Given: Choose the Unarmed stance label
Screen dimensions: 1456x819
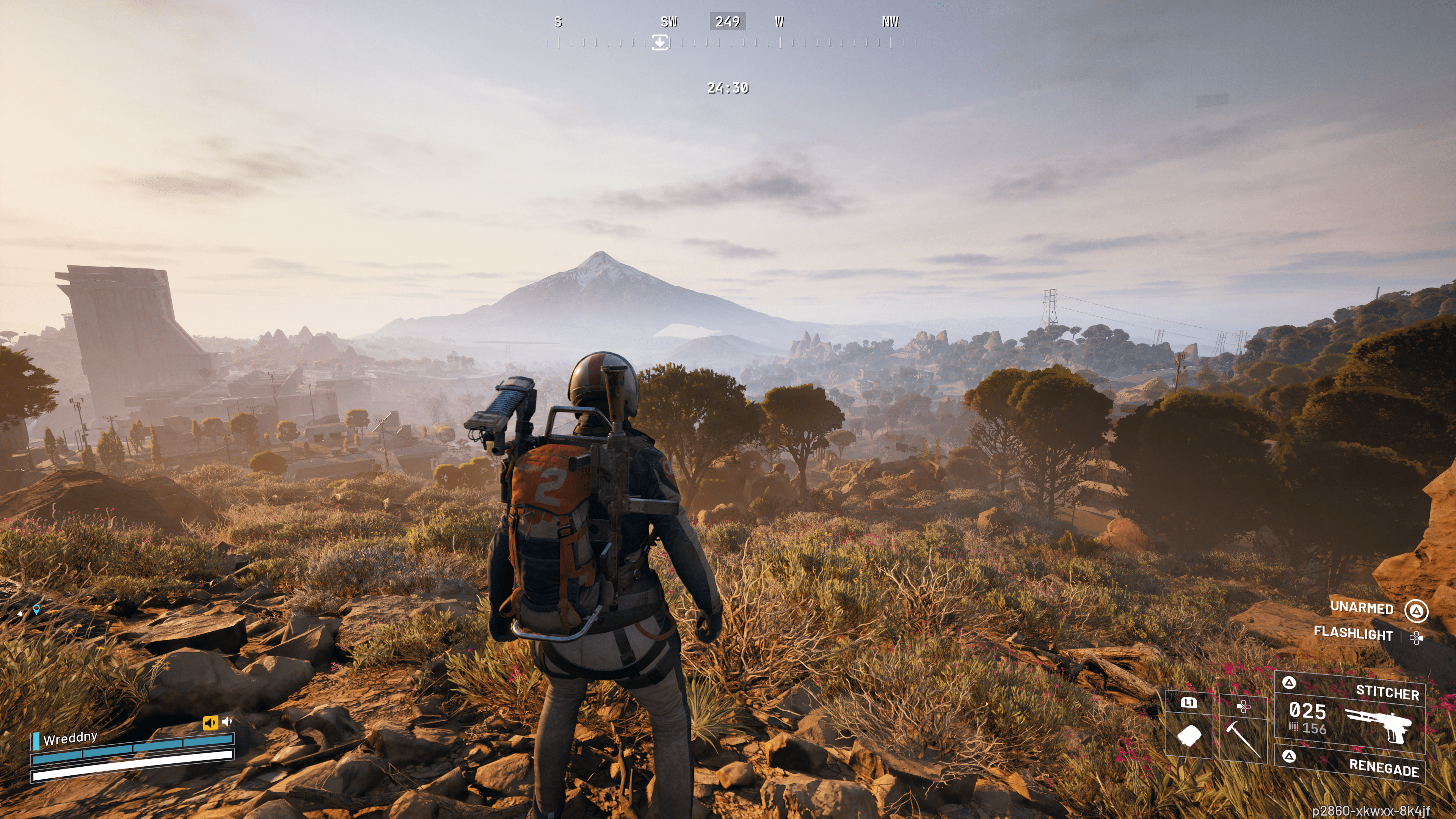Looking at the screenshot, I should tap(1362, 607).
